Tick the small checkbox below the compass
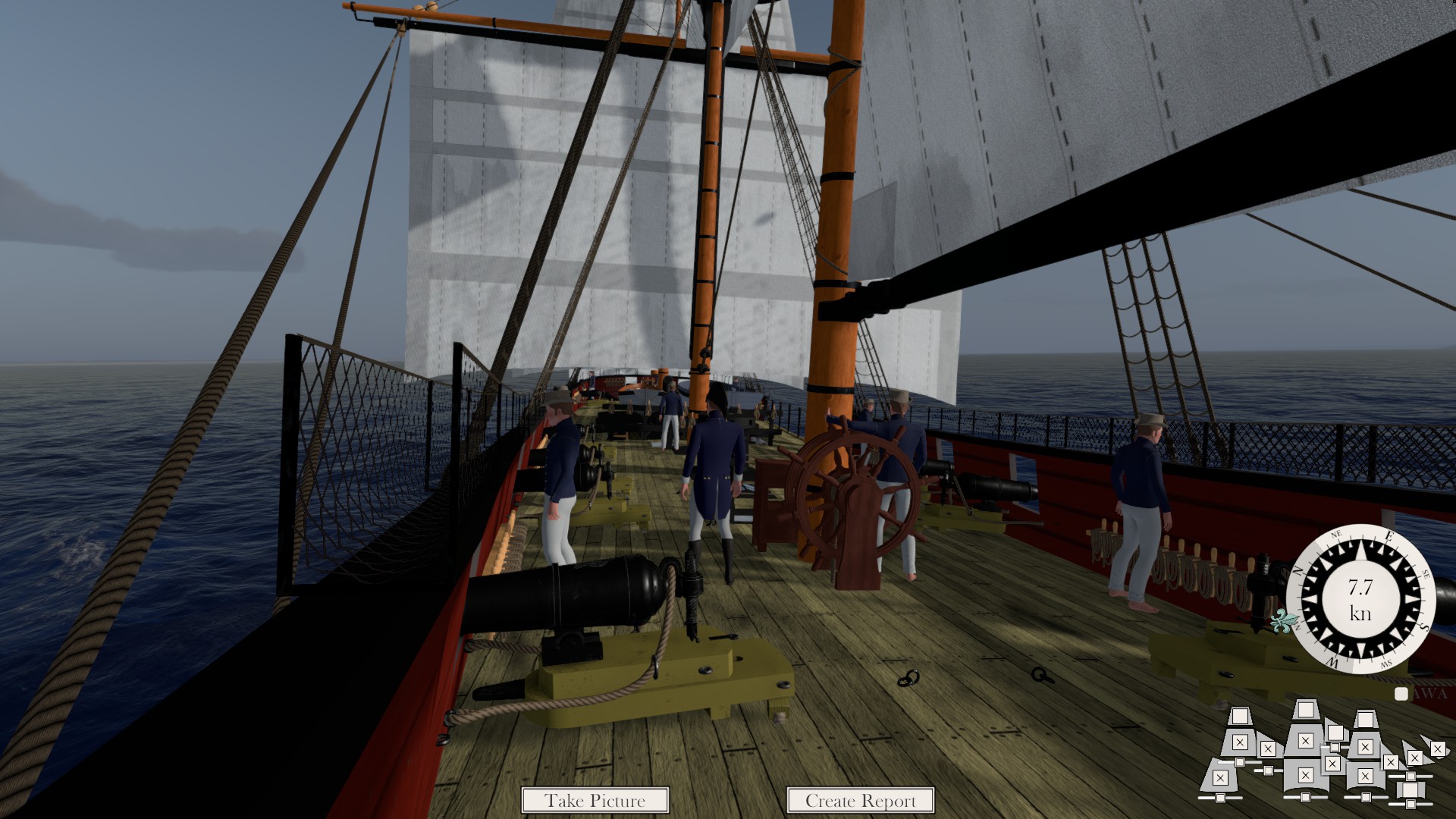The image size is (1456, 819). pyautogui.click(x=1401, y=694)
